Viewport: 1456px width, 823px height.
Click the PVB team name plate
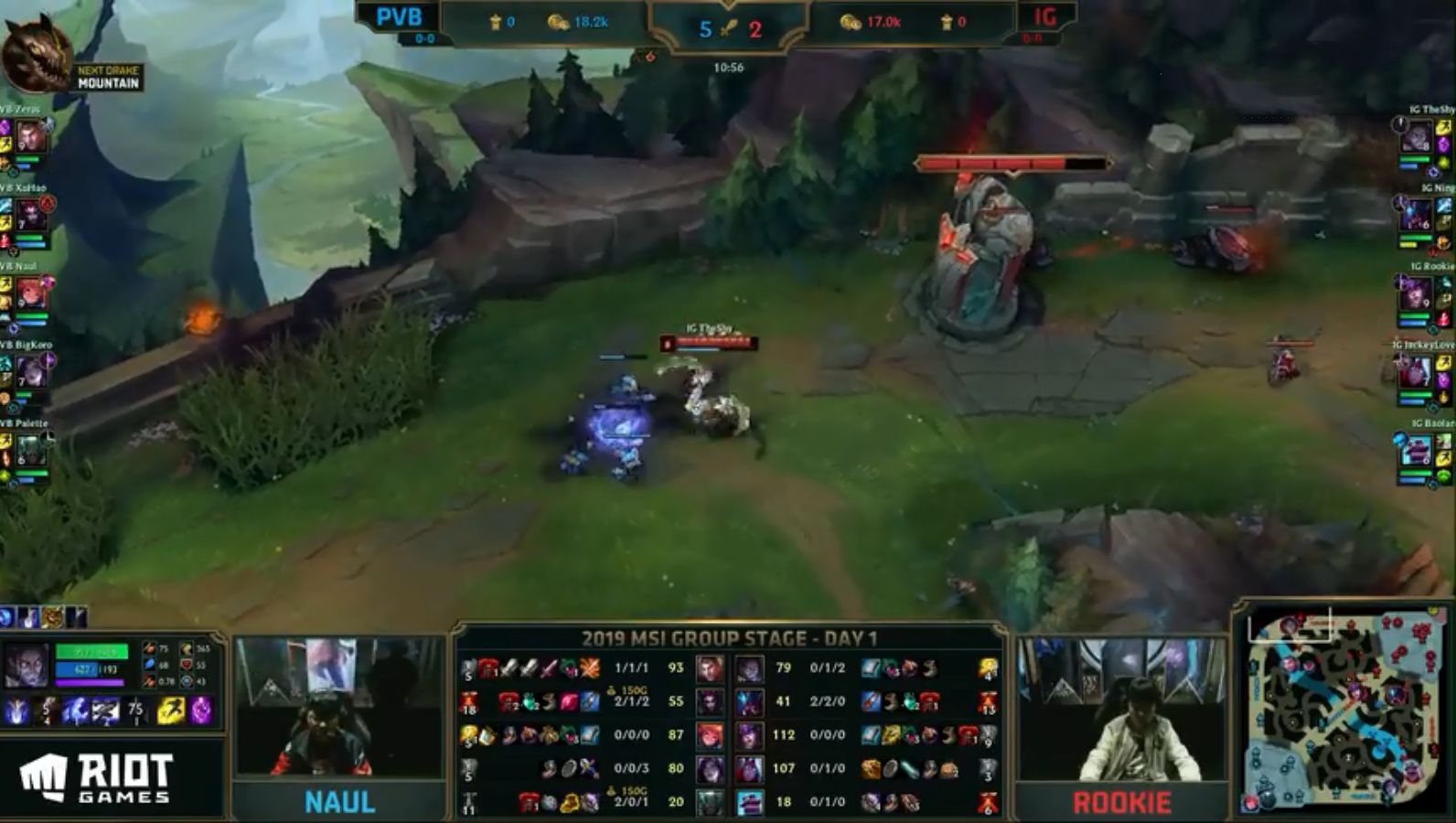pyautogui.click(x=400, y=16)
